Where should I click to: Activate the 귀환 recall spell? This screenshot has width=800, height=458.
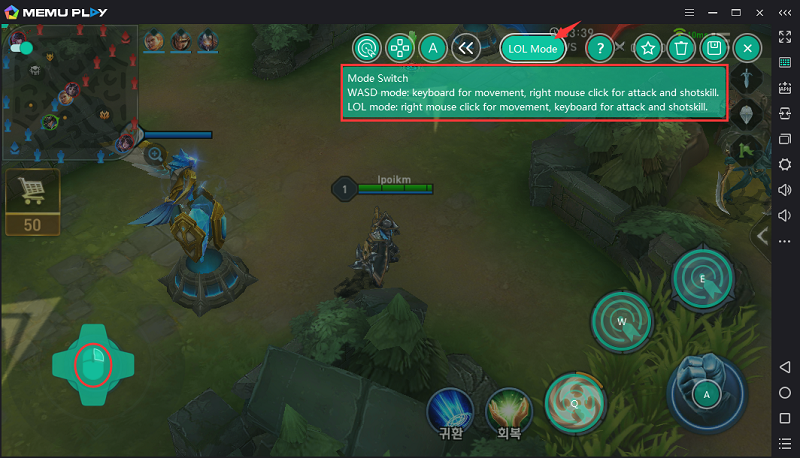450,410
